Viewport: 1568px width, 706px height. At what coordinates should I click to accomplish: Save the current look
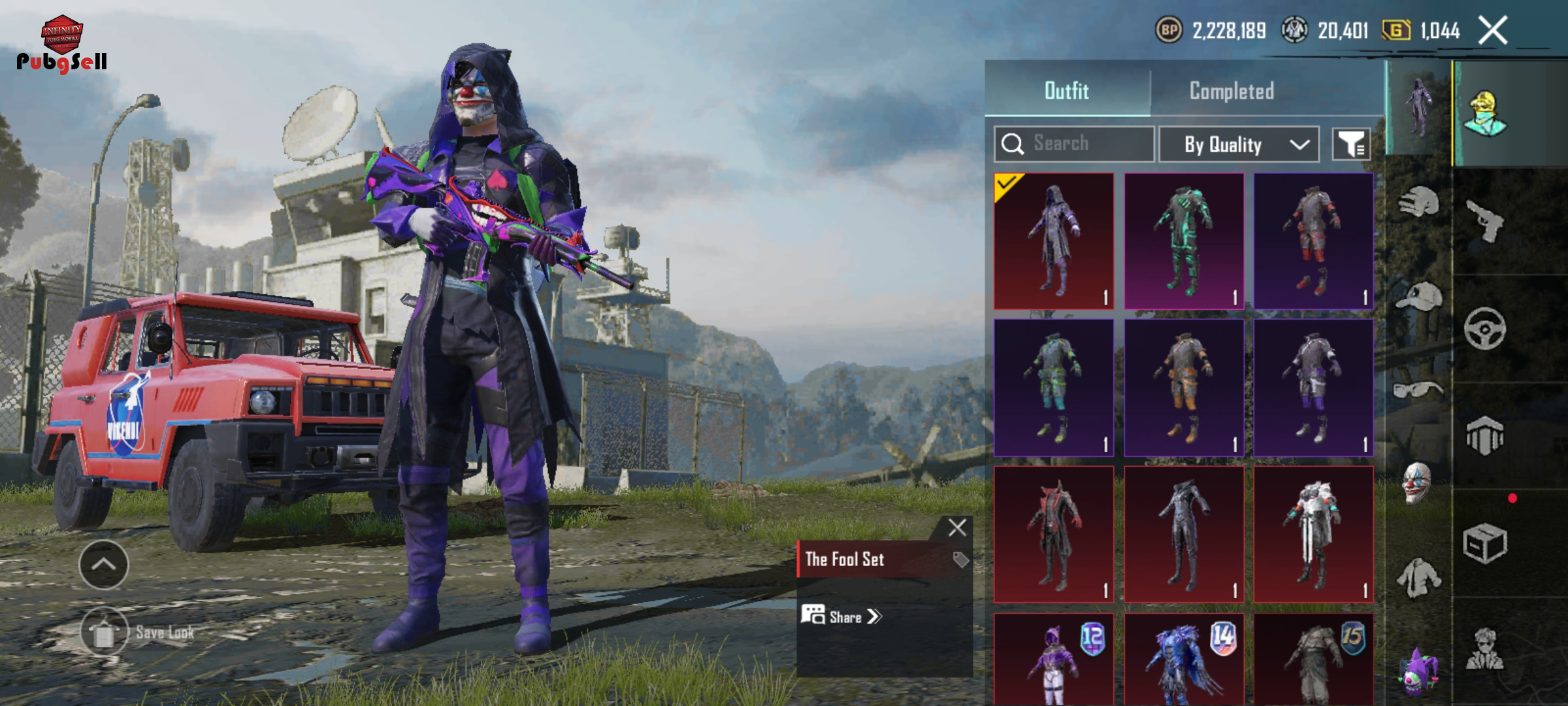pyautogui.click(x=105, y=632)
